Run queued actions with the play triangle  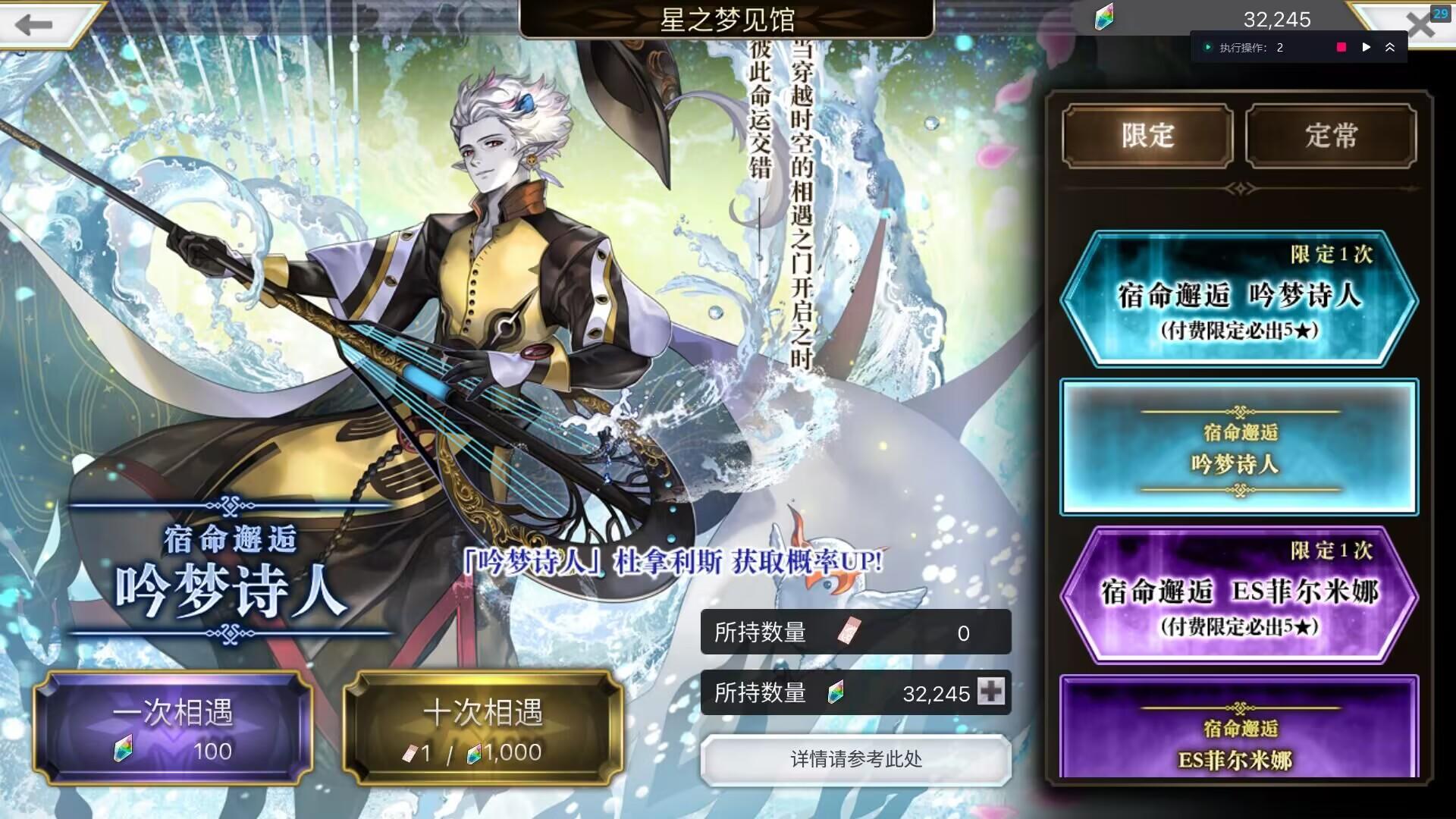click(x=1367, y=47)
